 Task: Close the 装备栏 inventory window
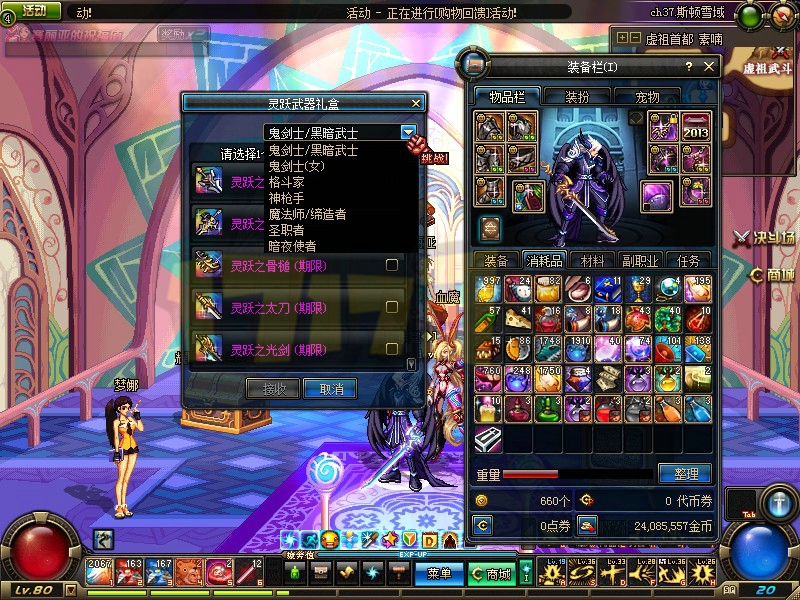709,67
